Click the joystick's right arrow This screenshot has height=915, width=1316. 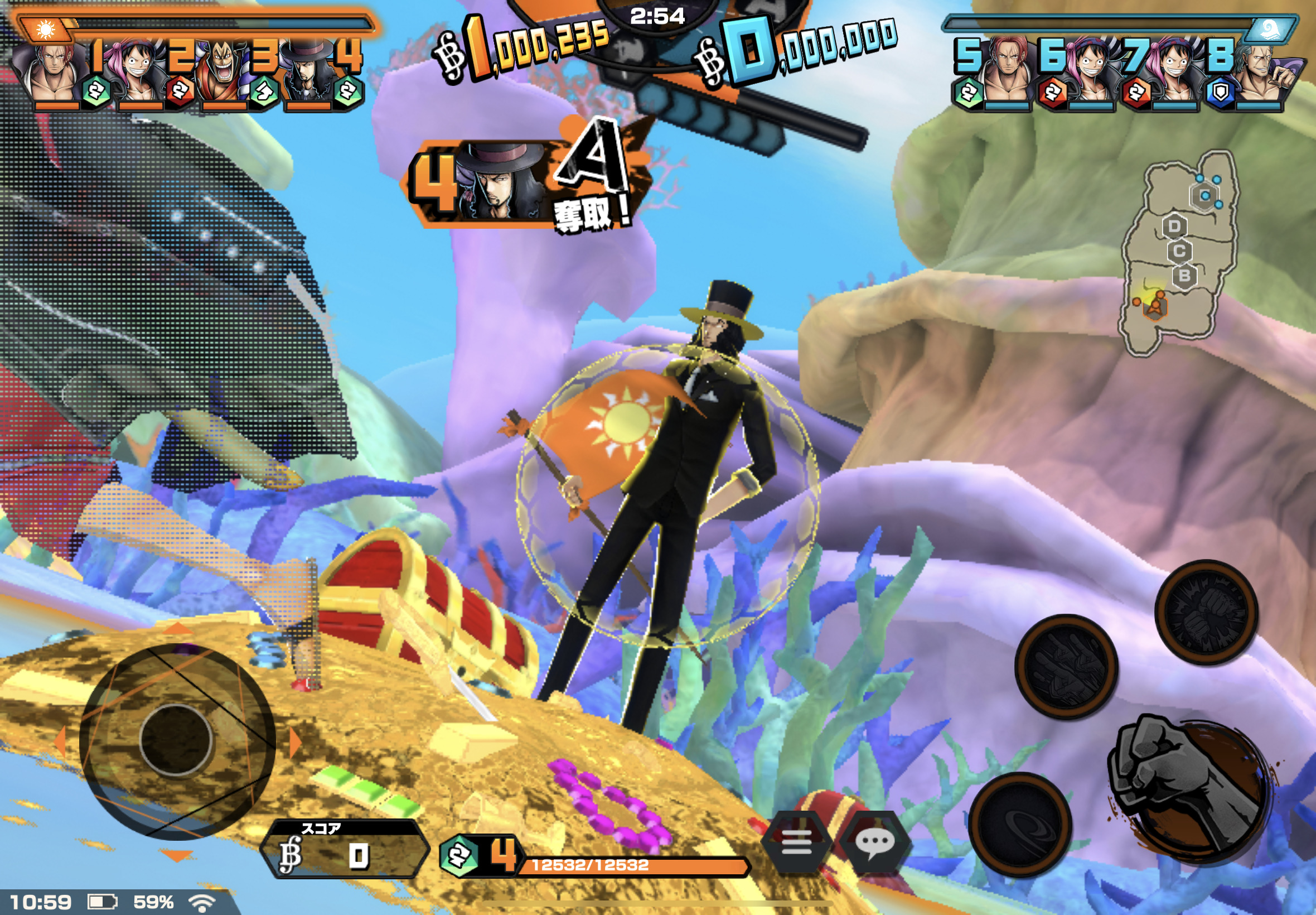pyautogui.click(x=295, y=743)
